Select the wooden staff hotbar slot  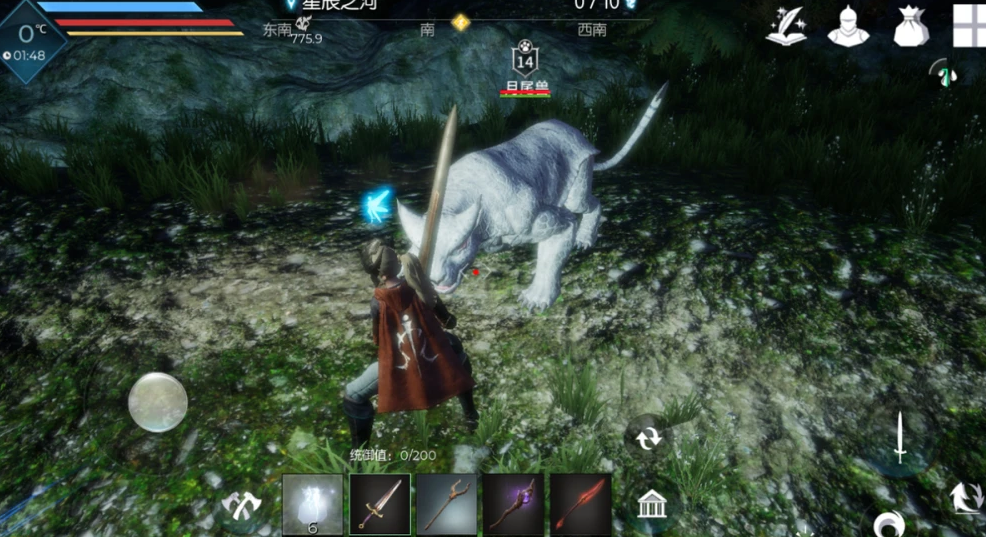coord(447,504)
